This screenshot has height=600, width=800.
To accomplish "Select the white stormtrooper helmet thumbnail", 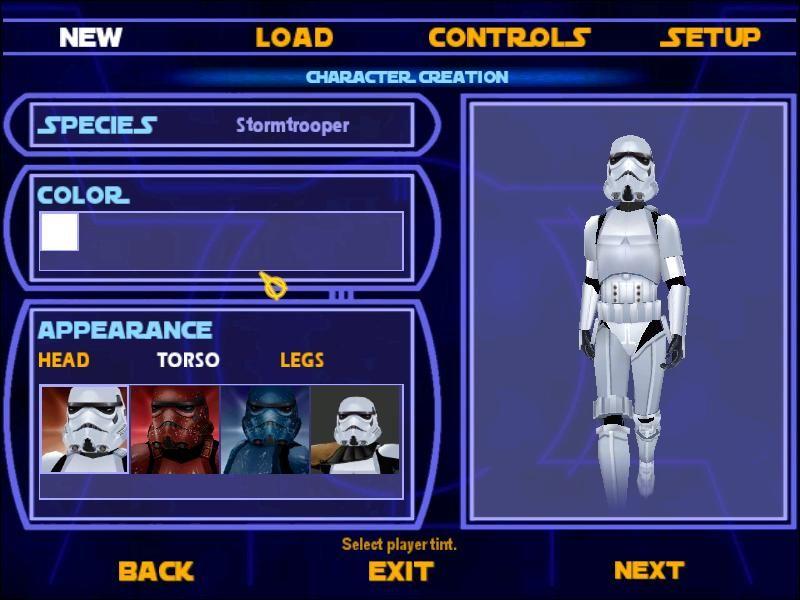I will click(x=84, y=429).
